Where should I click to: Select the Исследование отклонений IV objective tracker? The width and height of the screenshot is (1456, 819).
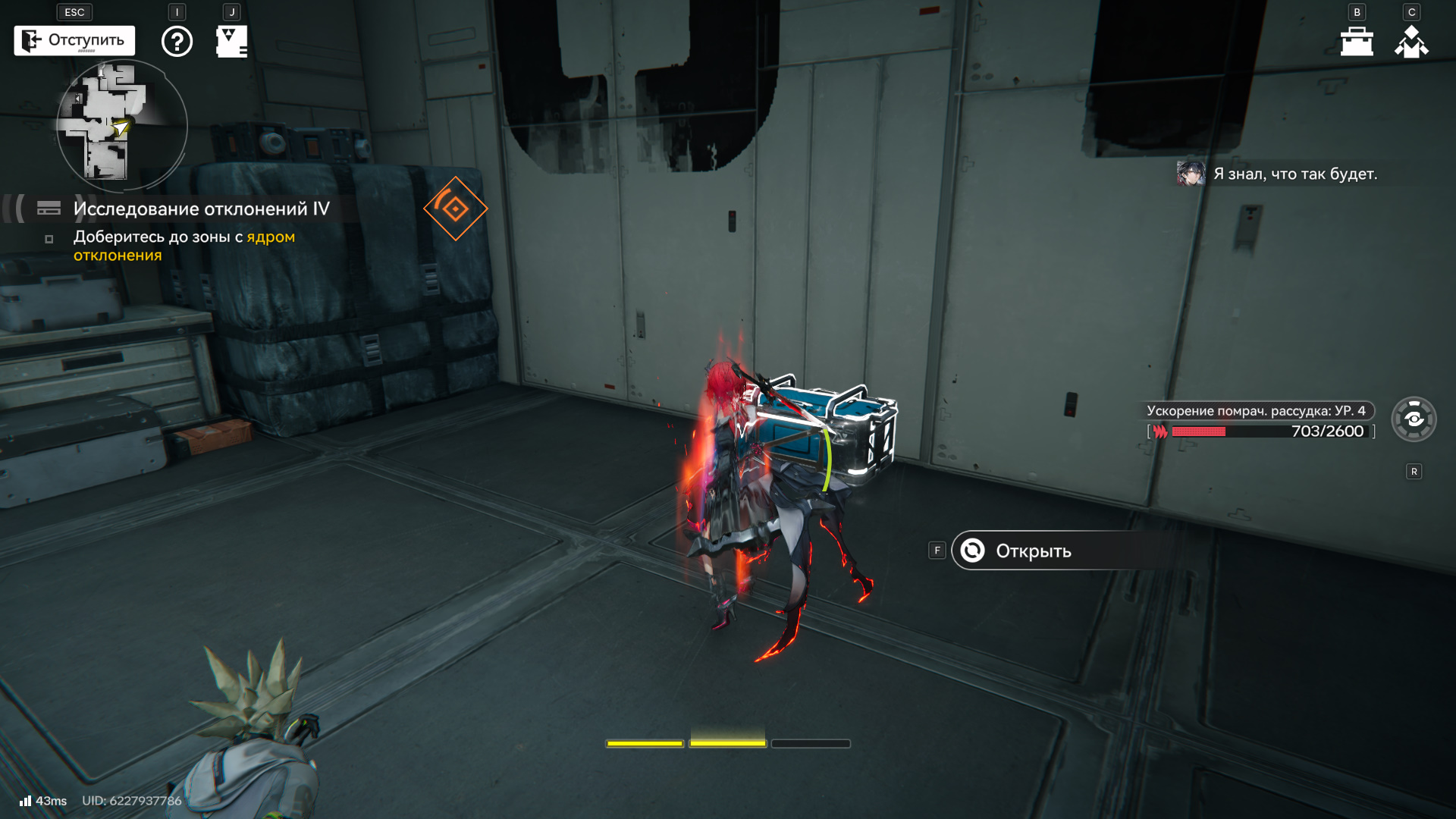point(201,209)
